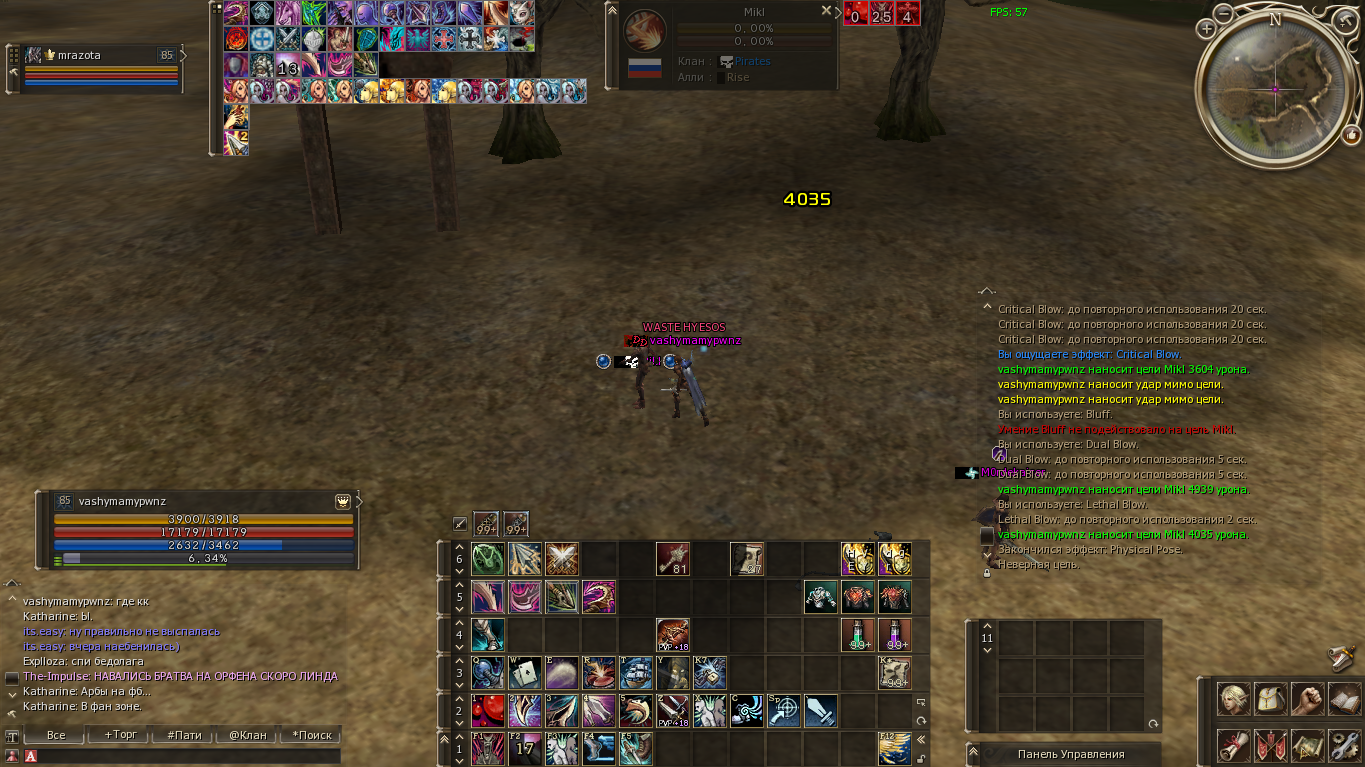Switch to the #Пати chat tab
Screen dimensions: 1365x767
click(x=184, y=734)
